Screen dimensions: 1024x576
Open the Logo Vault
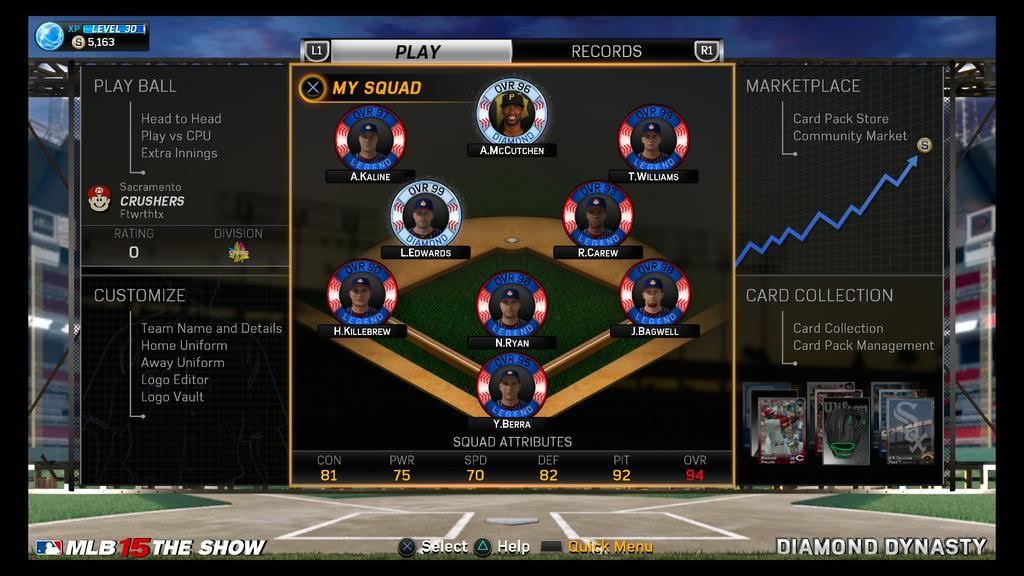tap(172, 396)
